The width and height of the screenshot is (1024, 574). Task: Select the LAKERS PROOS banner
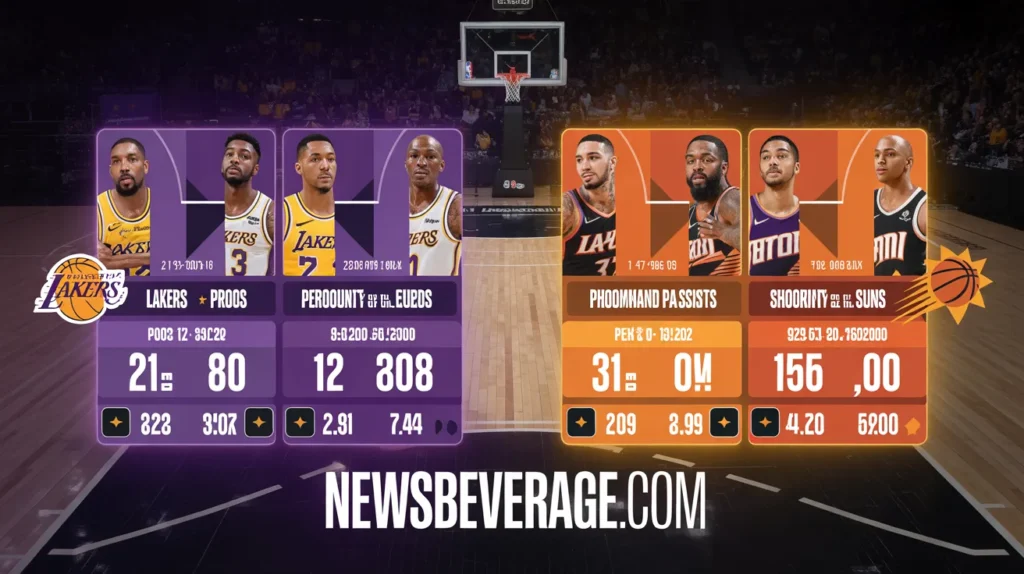click(185, 299)
